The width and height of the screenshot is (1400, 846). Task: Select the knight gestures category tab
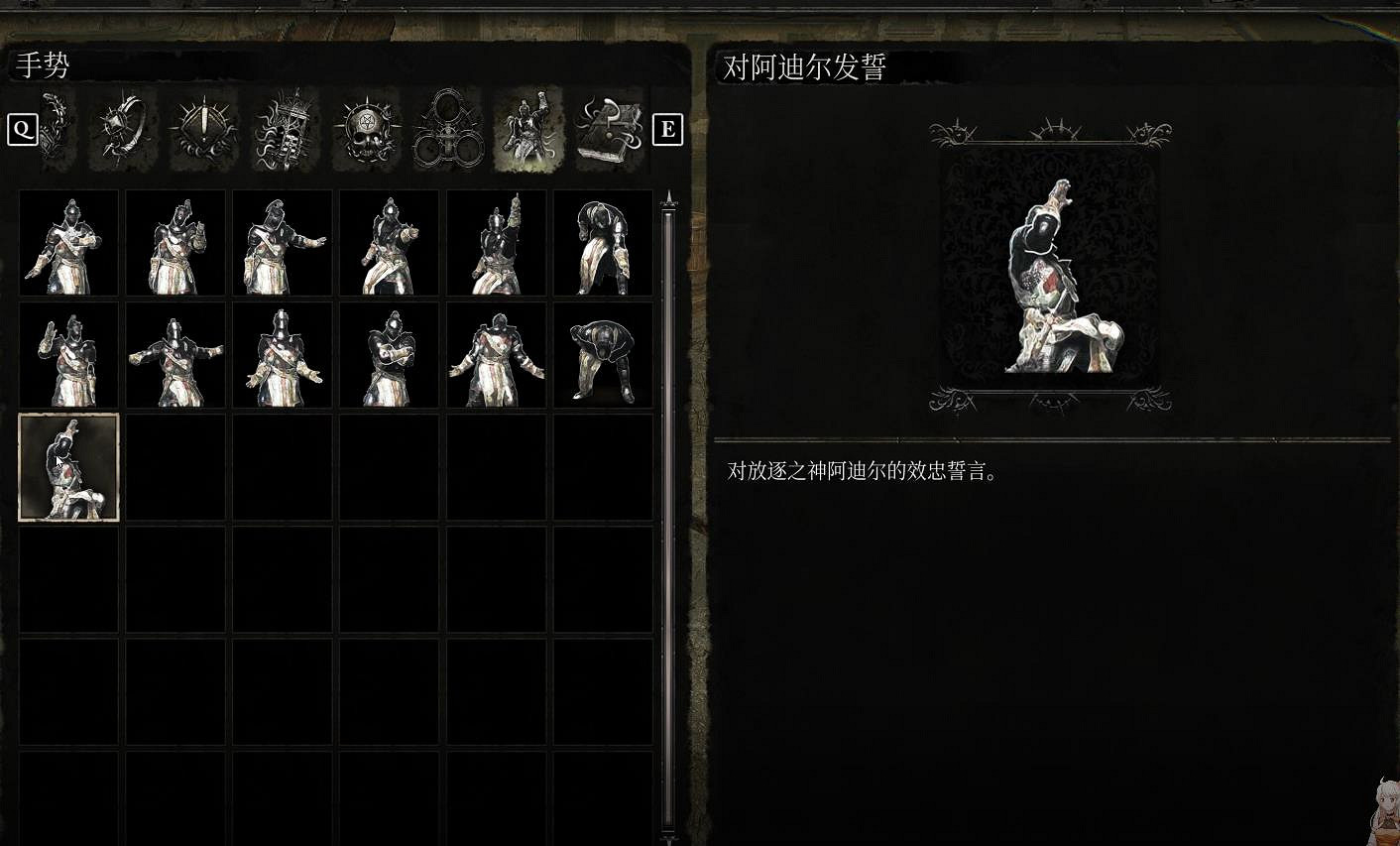click(x=528, y=129)
